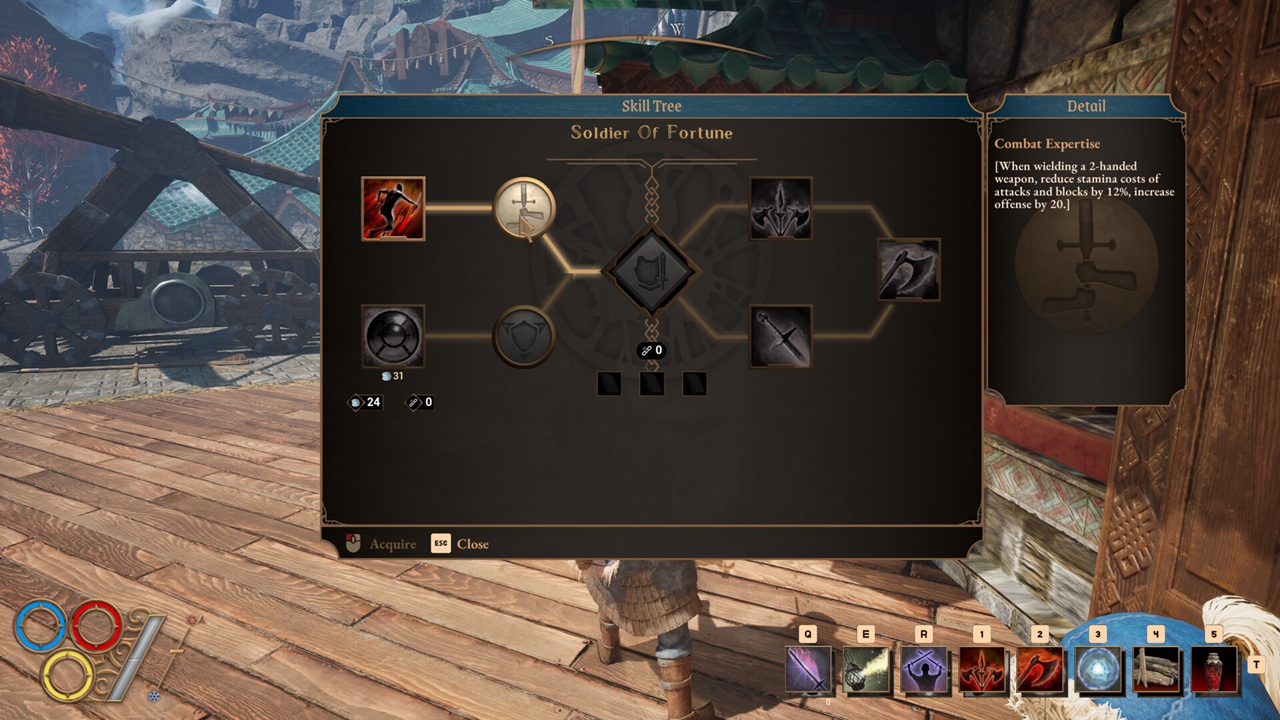Activate the crossed swords figure ability
Image resolution: width=1280 pixels, height=720 pixels.
924,669
